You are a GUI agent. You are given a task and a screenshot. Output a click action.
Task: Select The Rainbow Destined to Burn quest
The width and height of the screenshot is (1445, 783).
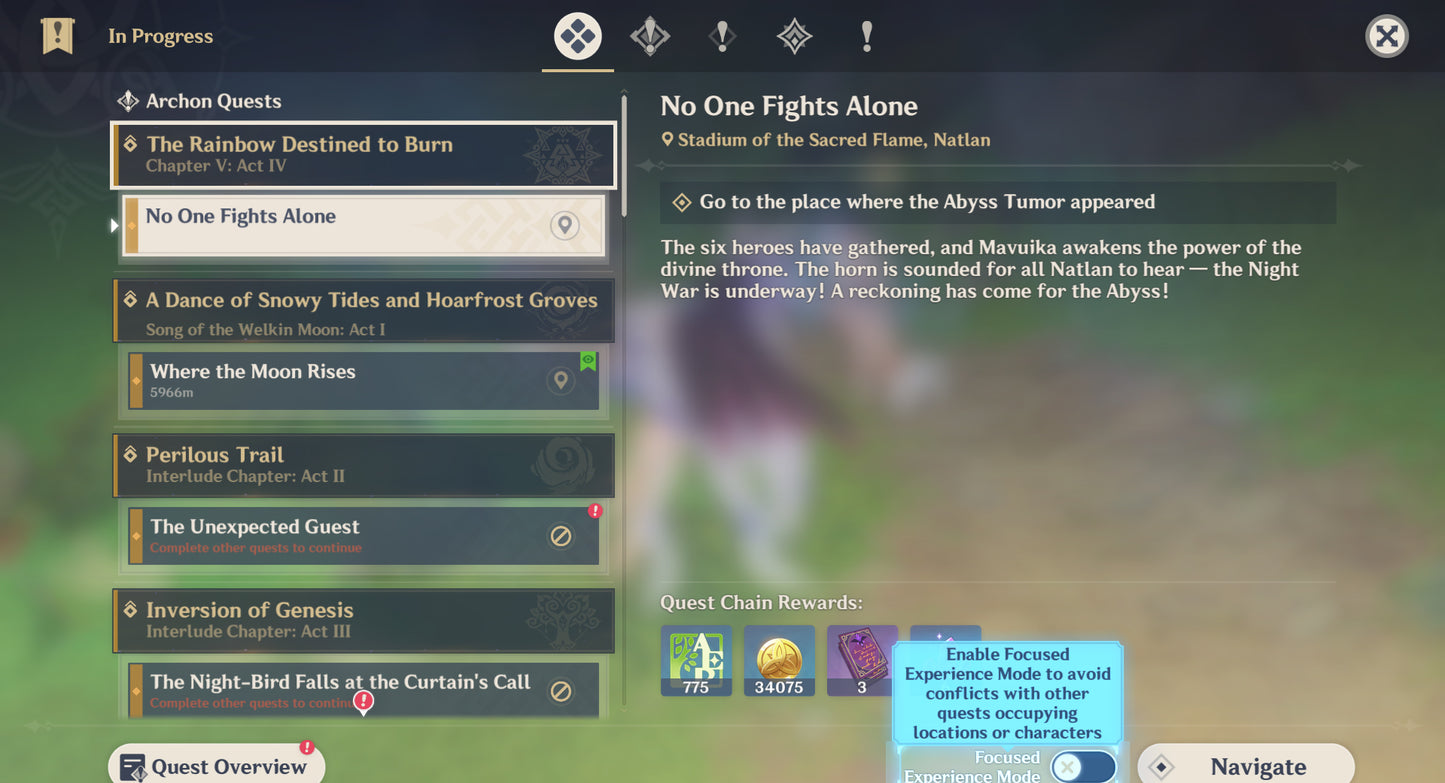tap(363, 155)
